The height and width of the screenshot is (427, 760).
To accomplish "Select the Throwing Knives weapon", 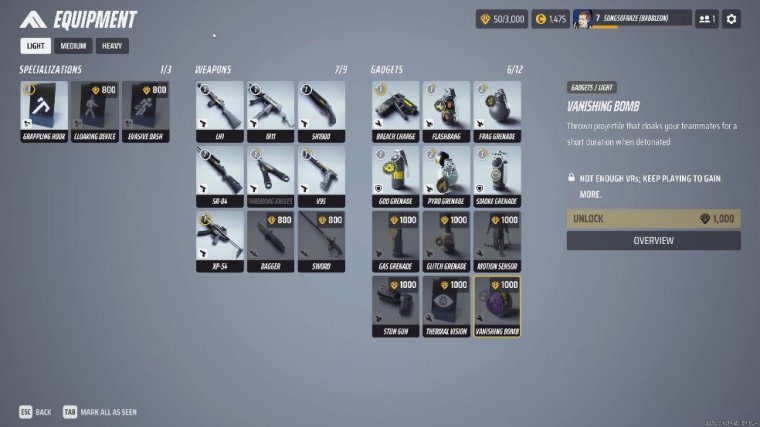I will click(x=271, y=176).
